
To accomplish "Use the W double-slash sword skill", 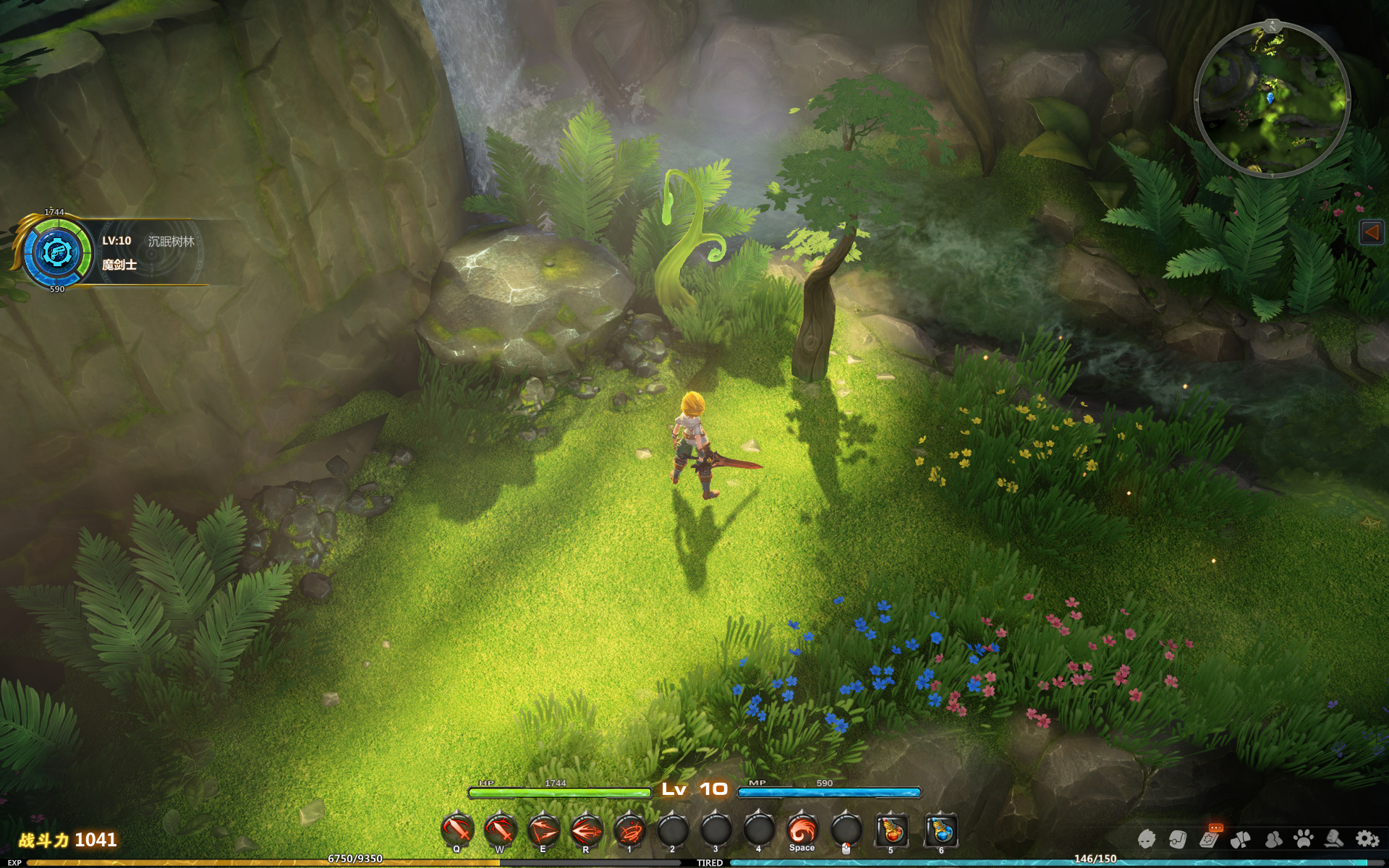I will 500,830.
